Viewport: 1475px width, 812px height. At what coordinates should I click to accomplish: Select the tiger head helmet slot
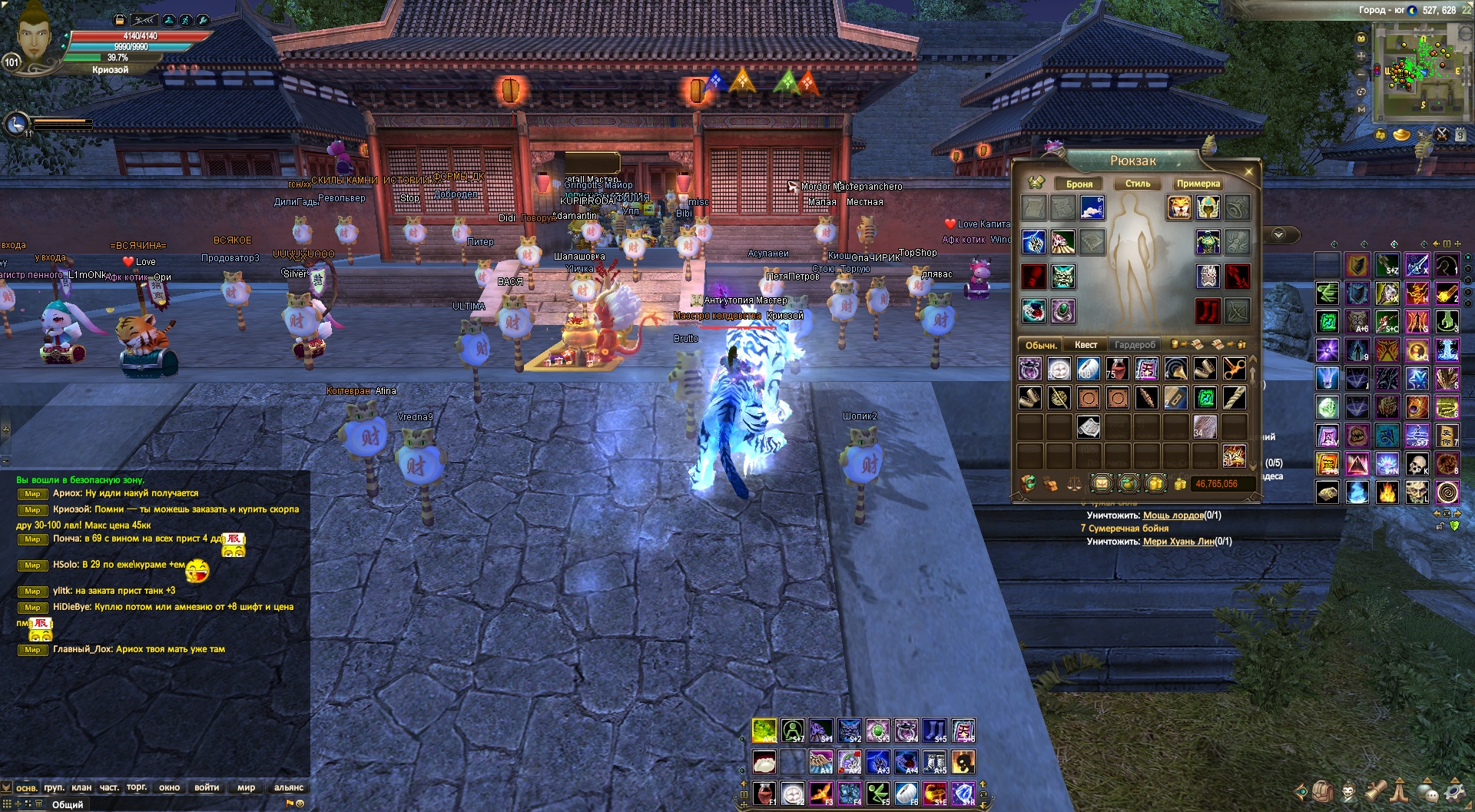[x=1178, y=207]
